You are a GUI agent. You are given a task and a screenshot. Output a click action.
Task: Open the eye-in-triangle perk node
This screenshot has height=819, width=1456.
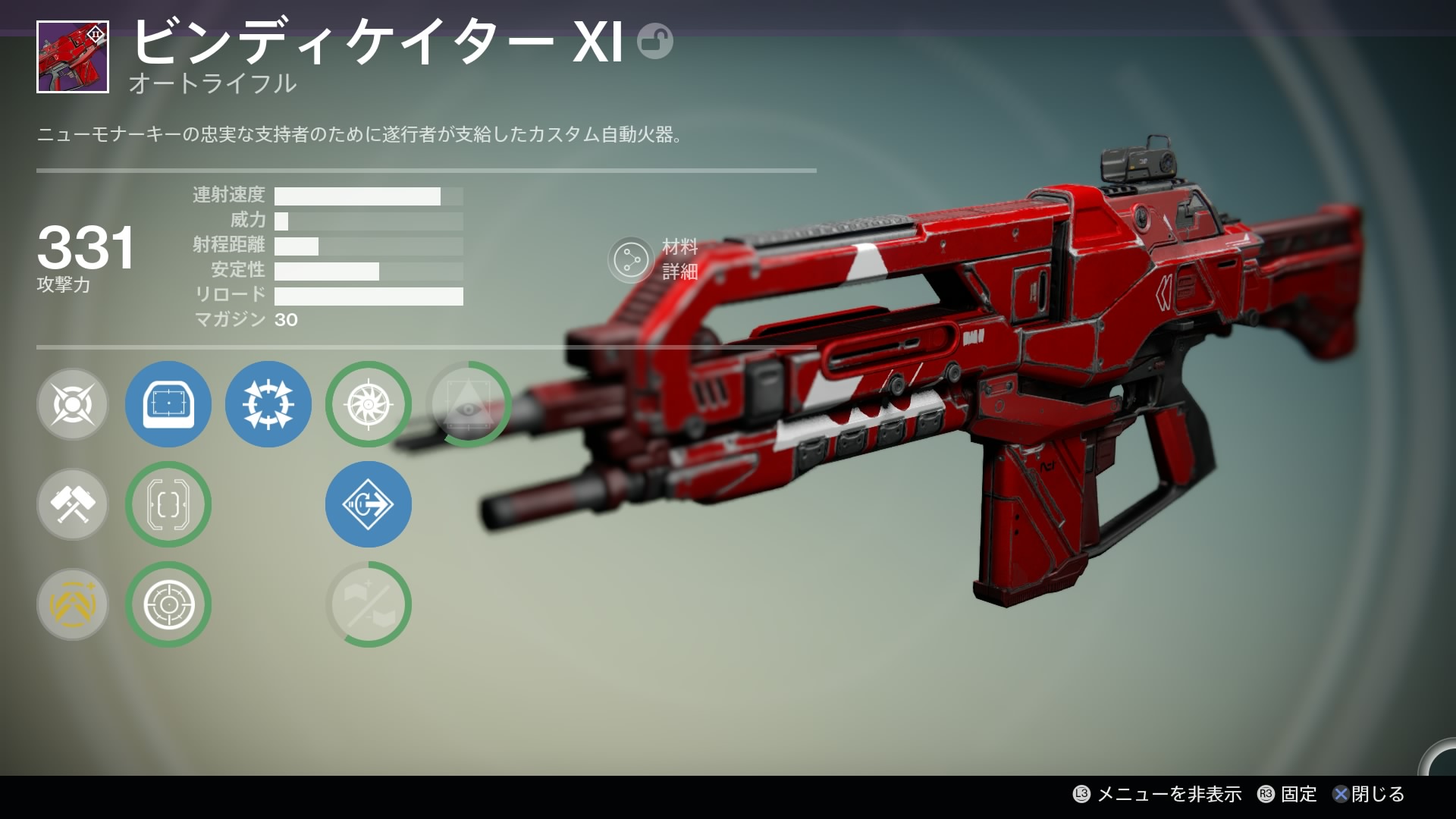coord(469,404)
